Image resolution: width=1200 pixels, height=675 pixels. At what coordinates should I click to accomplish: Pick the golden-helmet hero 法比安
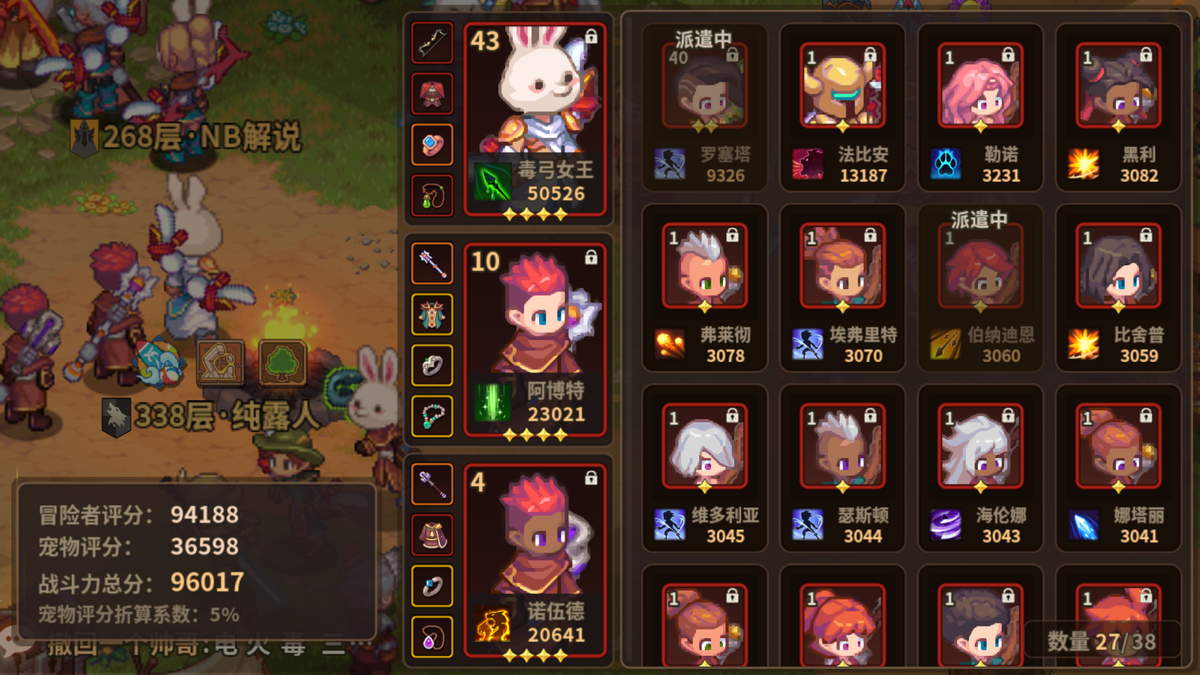pyautogui.click(x=842, y=88)
